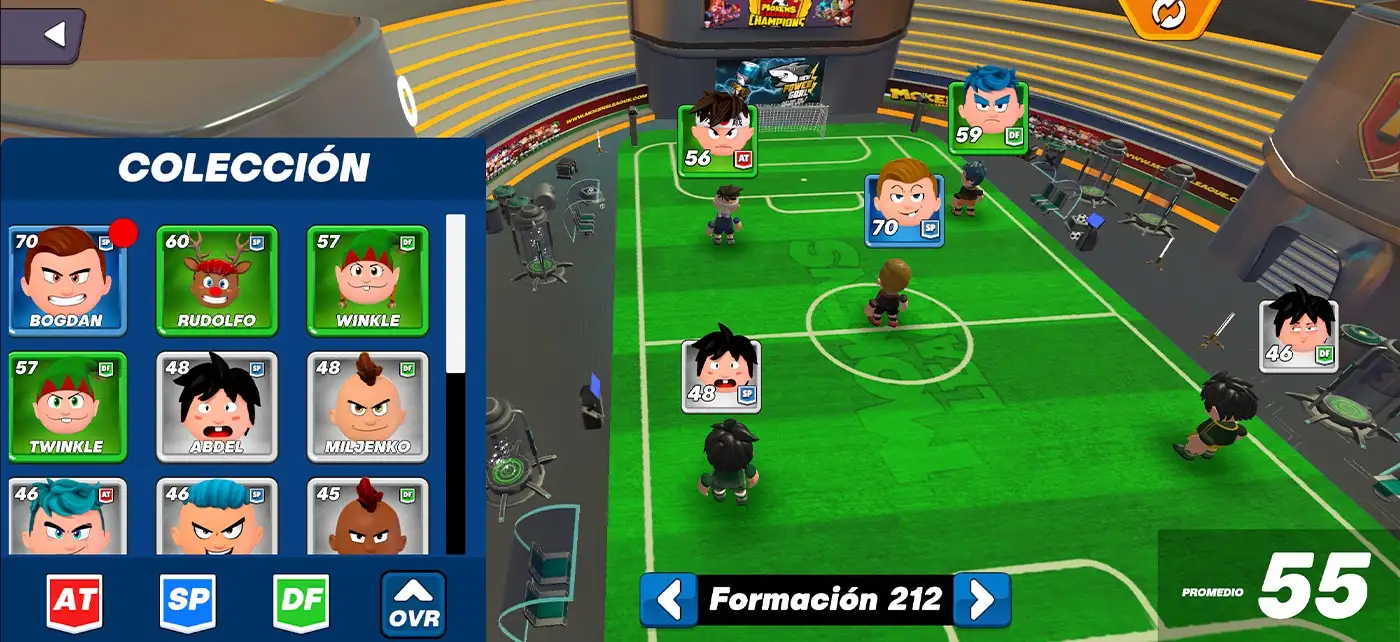Sort collection with the OVR button
Screen dimensions: 1400x642
(413, 604)
